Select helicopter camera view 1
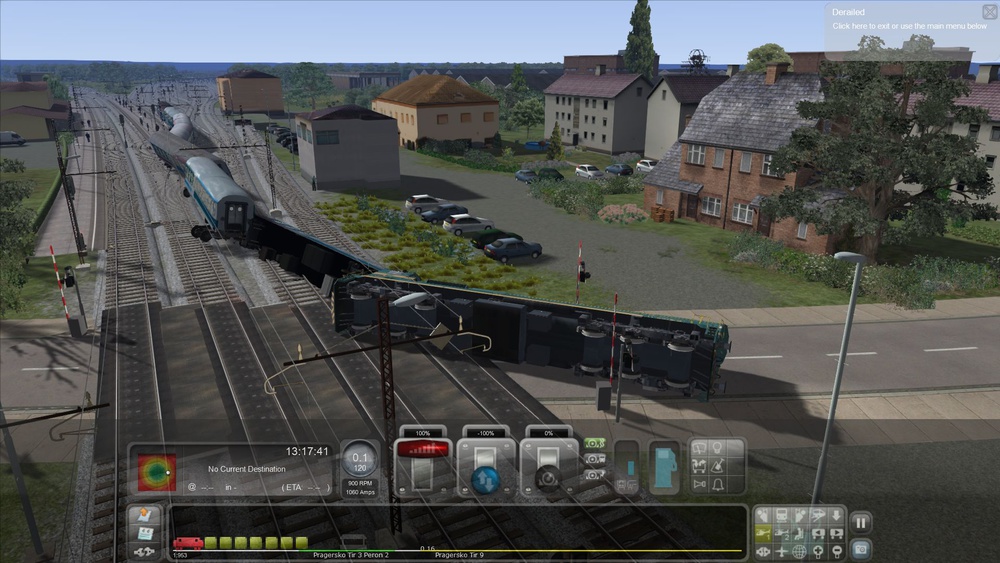Screen dimensions: 1000x563 coord(763,533)
